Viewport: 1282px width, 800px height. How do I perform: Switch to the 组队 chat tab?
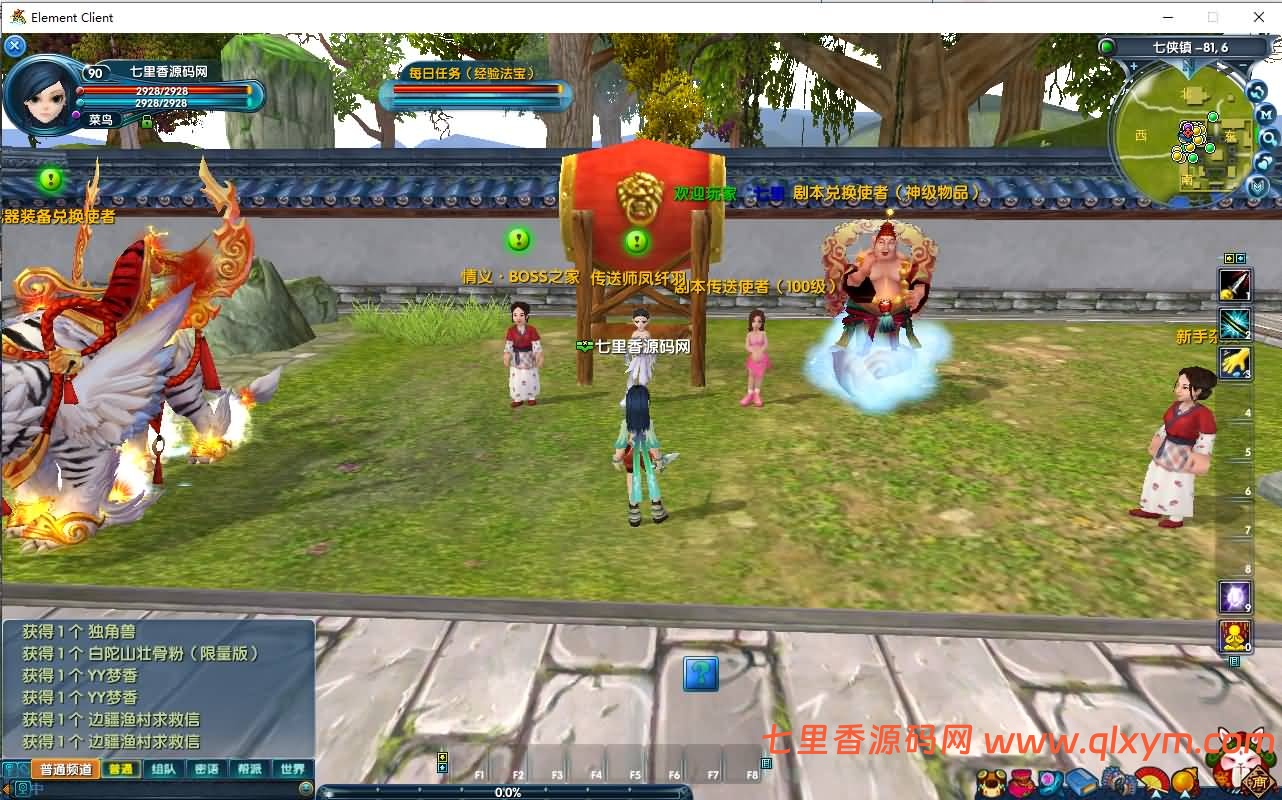click(163, 769)
